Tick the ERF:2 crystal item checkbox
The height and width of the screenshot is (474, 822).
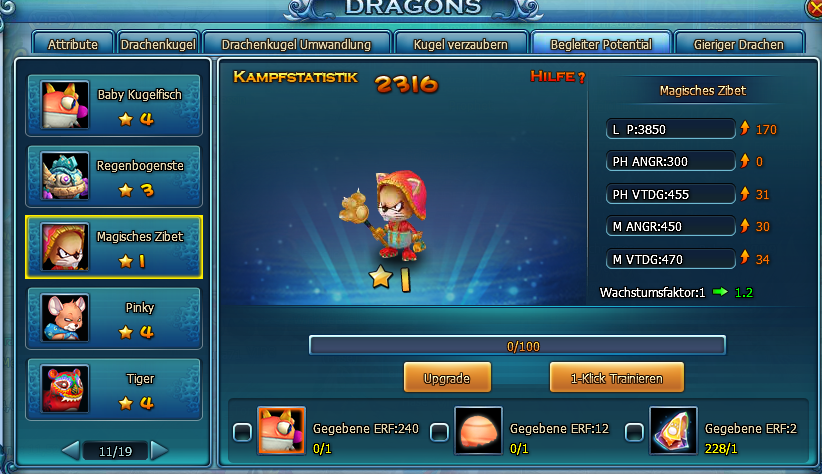pos(634,432)
